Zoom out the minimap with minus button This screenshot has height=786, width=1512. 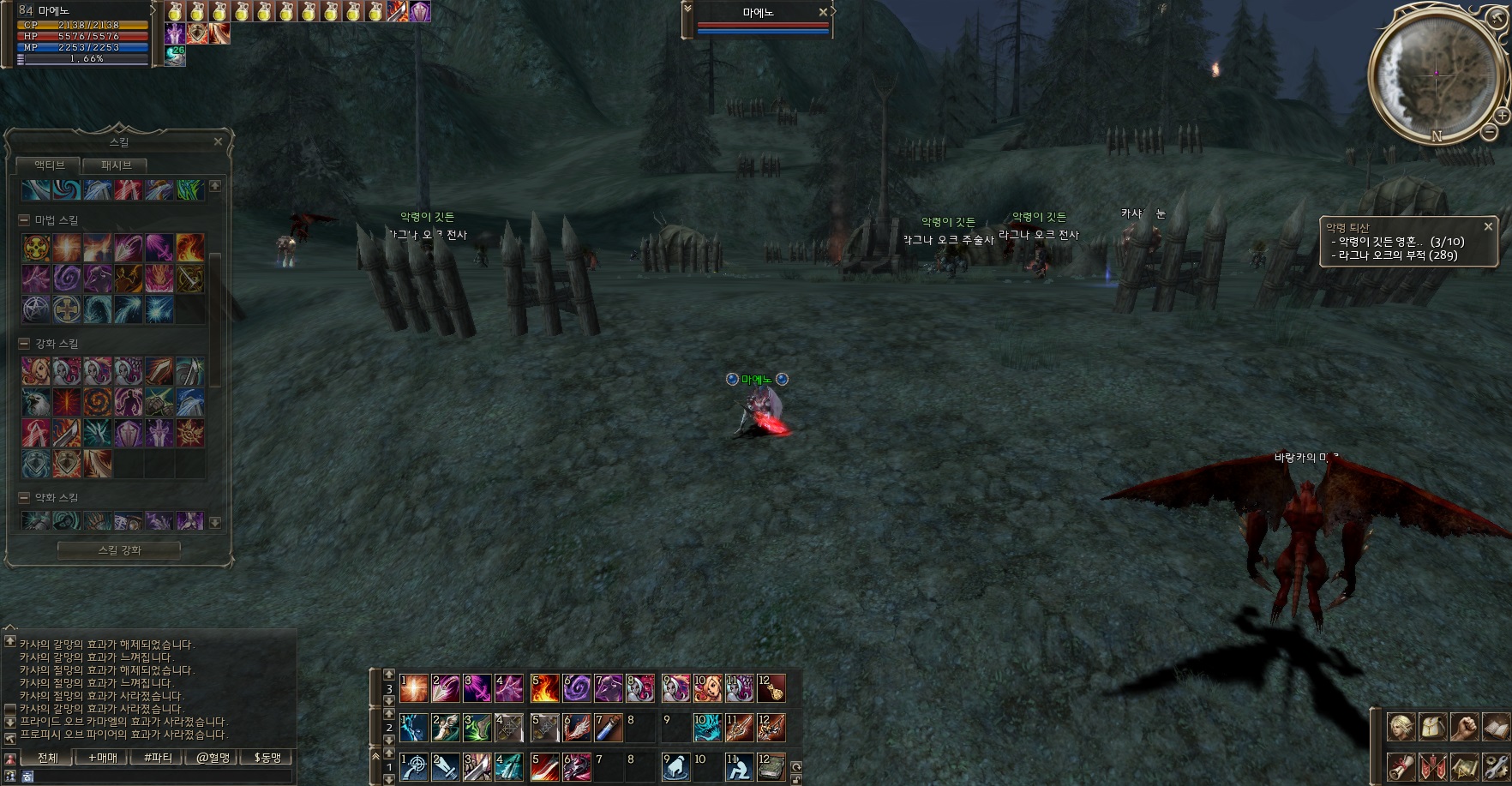1490,132
